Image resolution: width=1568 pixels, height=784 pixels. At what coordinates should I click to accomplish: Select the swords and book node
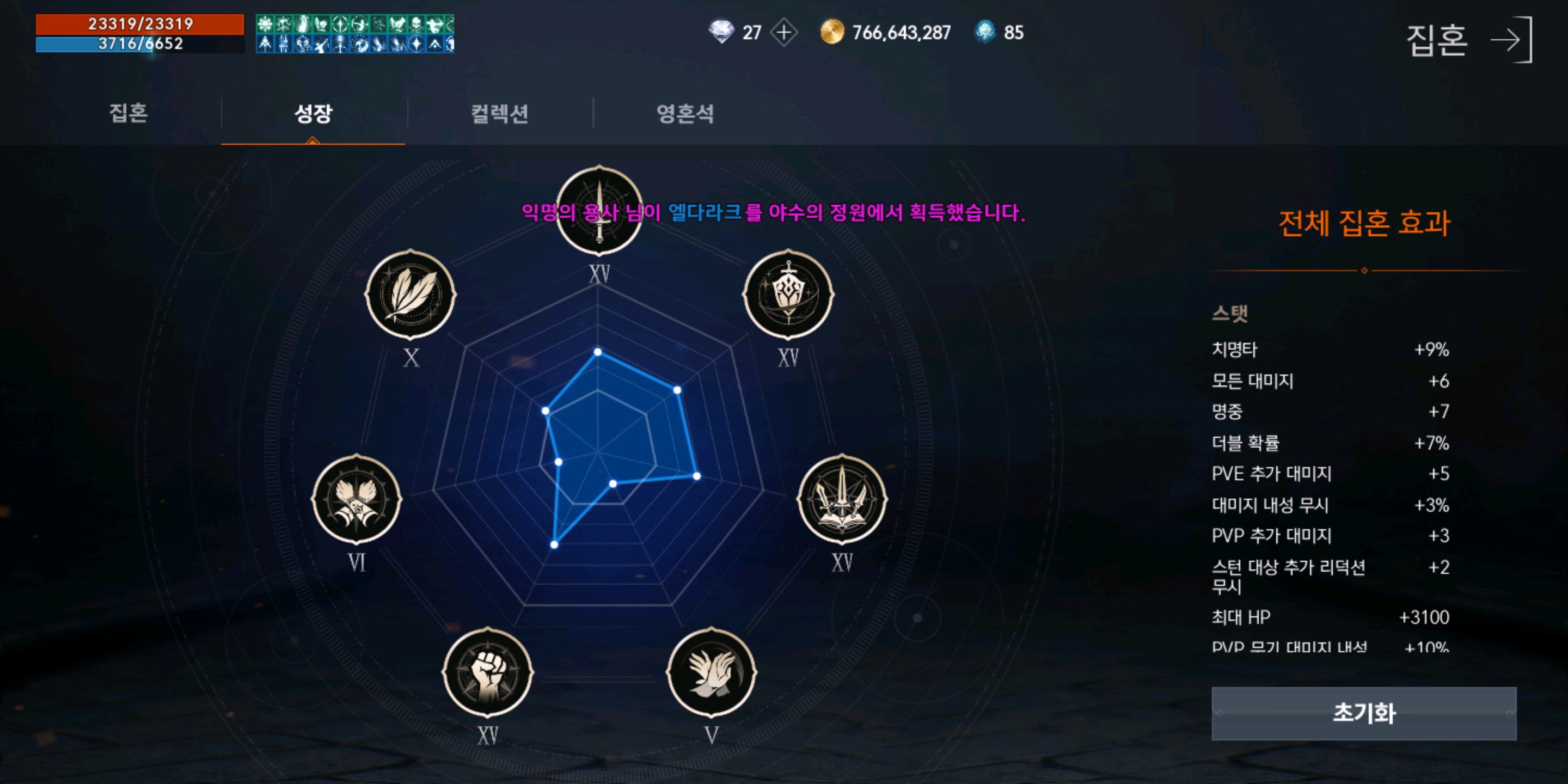[x=842, y=499]
